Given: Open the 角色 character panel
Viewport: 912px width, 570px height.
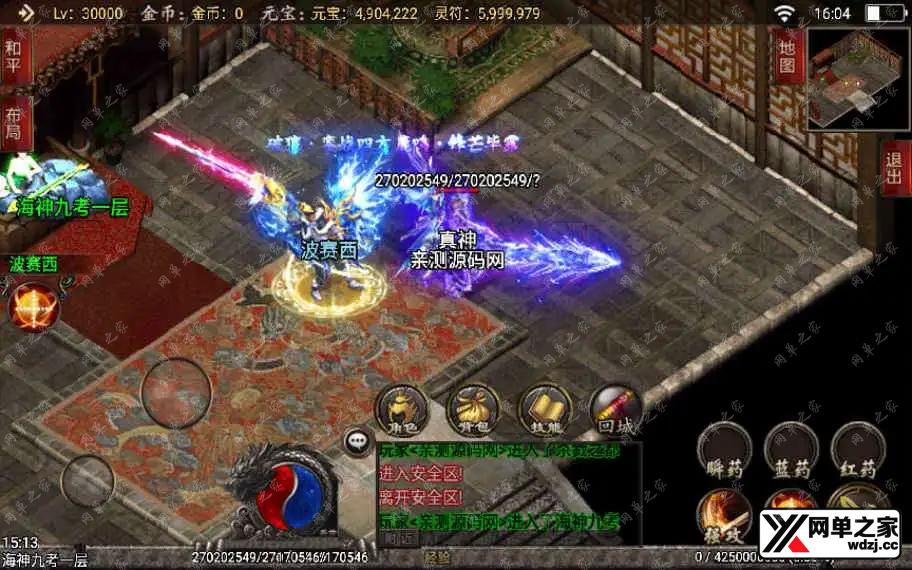Looking at the screenshot, I should (x=400, y=407).
